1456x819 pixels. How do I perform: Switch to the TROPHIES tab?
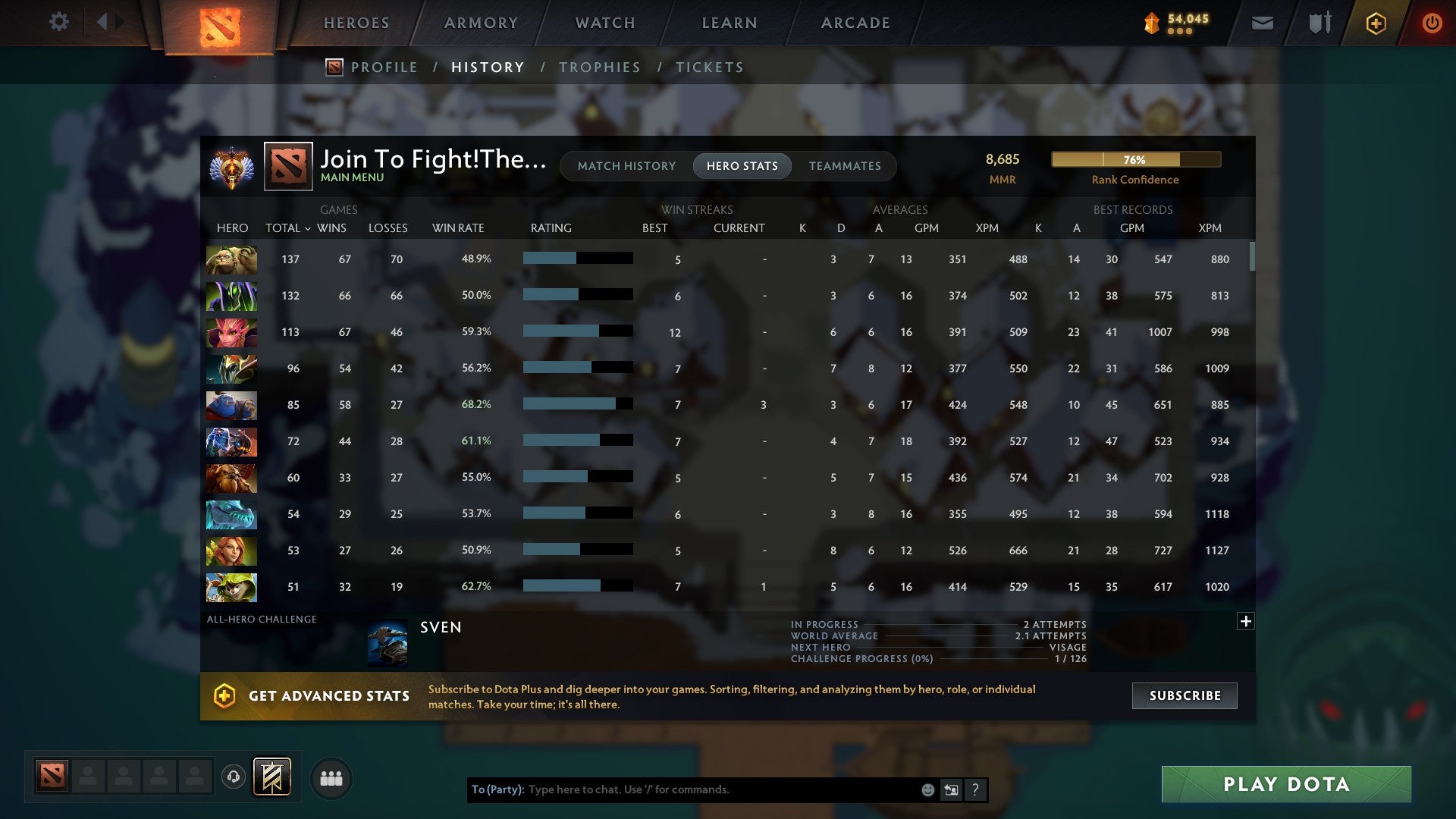point(600,67)
